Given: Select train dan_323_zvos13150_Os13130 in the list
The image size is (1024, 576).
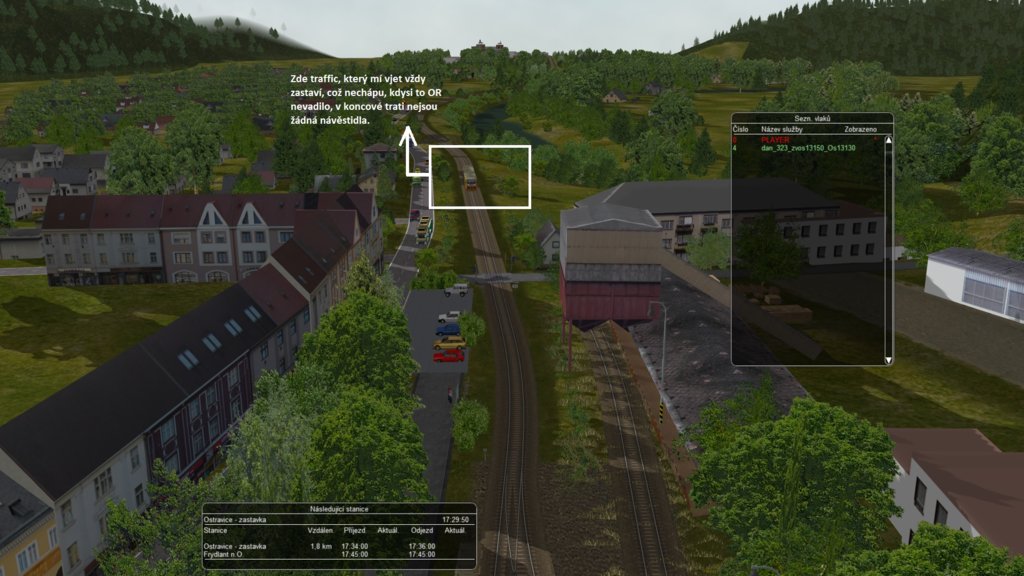Looking at the screenshot, I should (808, 148).
